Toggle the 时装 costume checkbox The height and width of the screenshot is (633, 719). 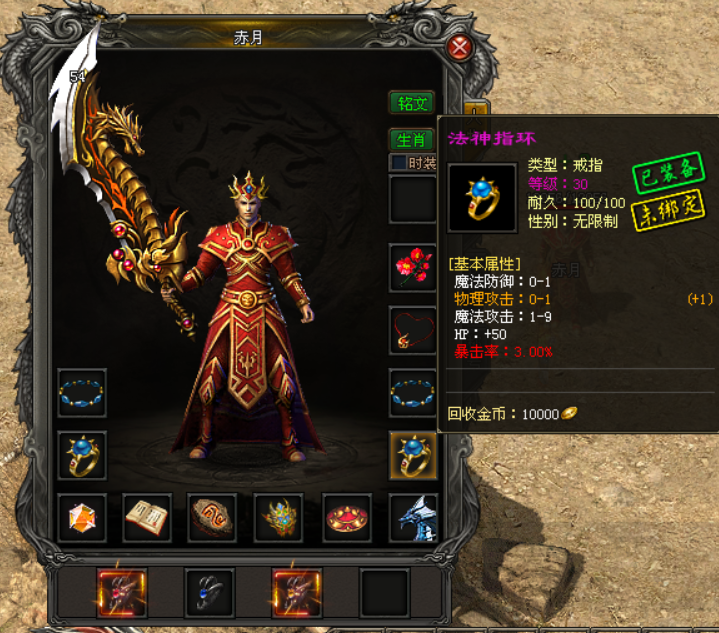coord(398,163)
